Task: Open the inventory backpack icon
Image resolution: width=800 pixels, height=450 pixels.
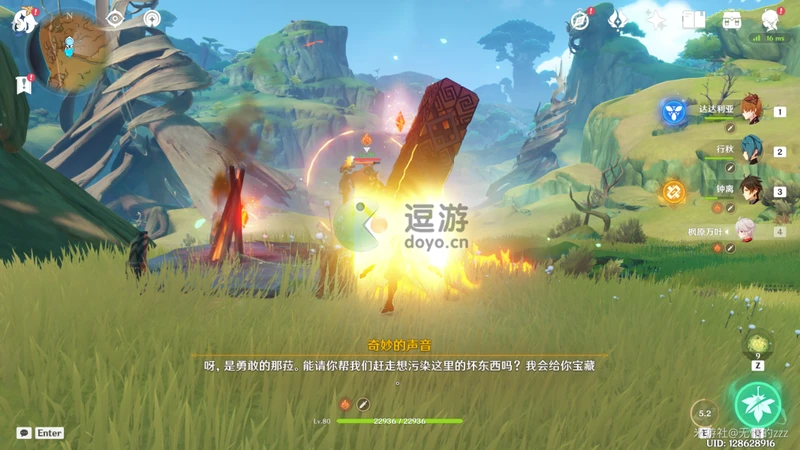Action: [732, 20]
